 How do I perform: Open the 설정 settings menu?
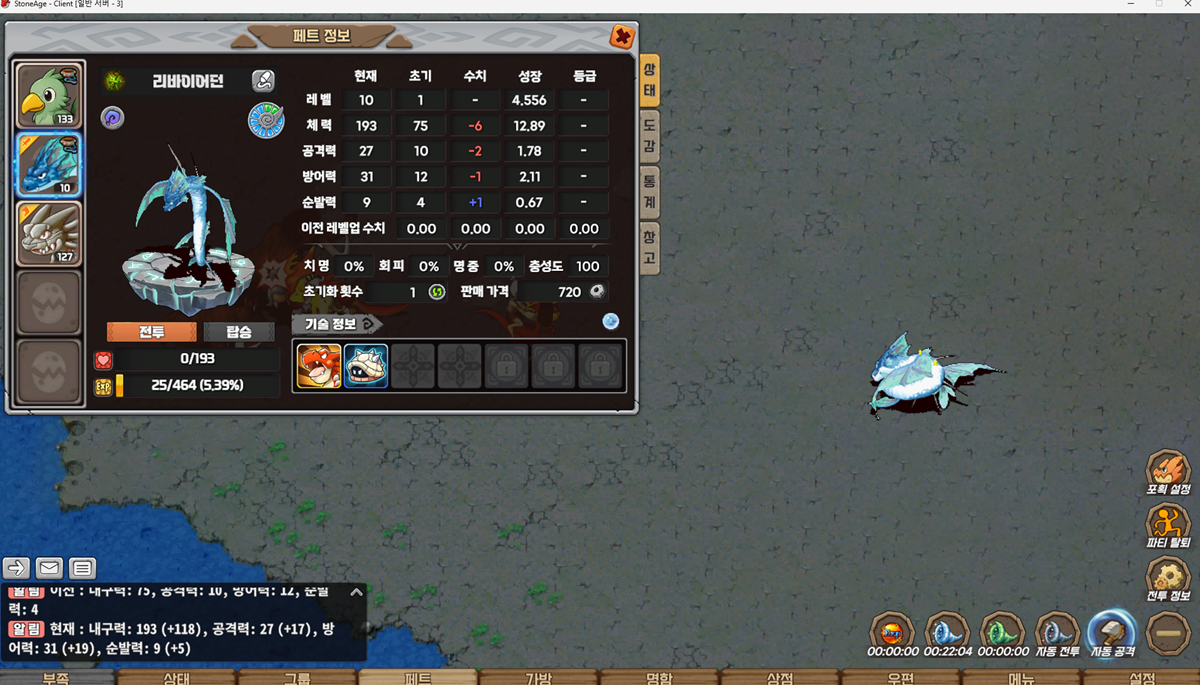tap(1141, 677)
